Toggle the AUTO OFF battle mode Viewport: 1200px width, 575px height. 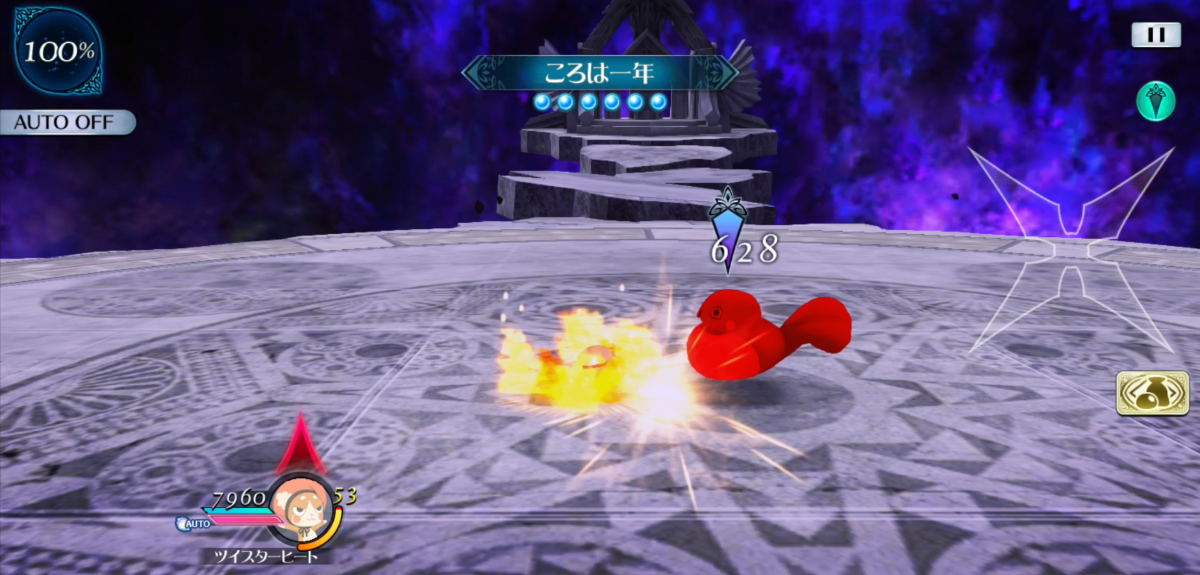tap(66, 123)
